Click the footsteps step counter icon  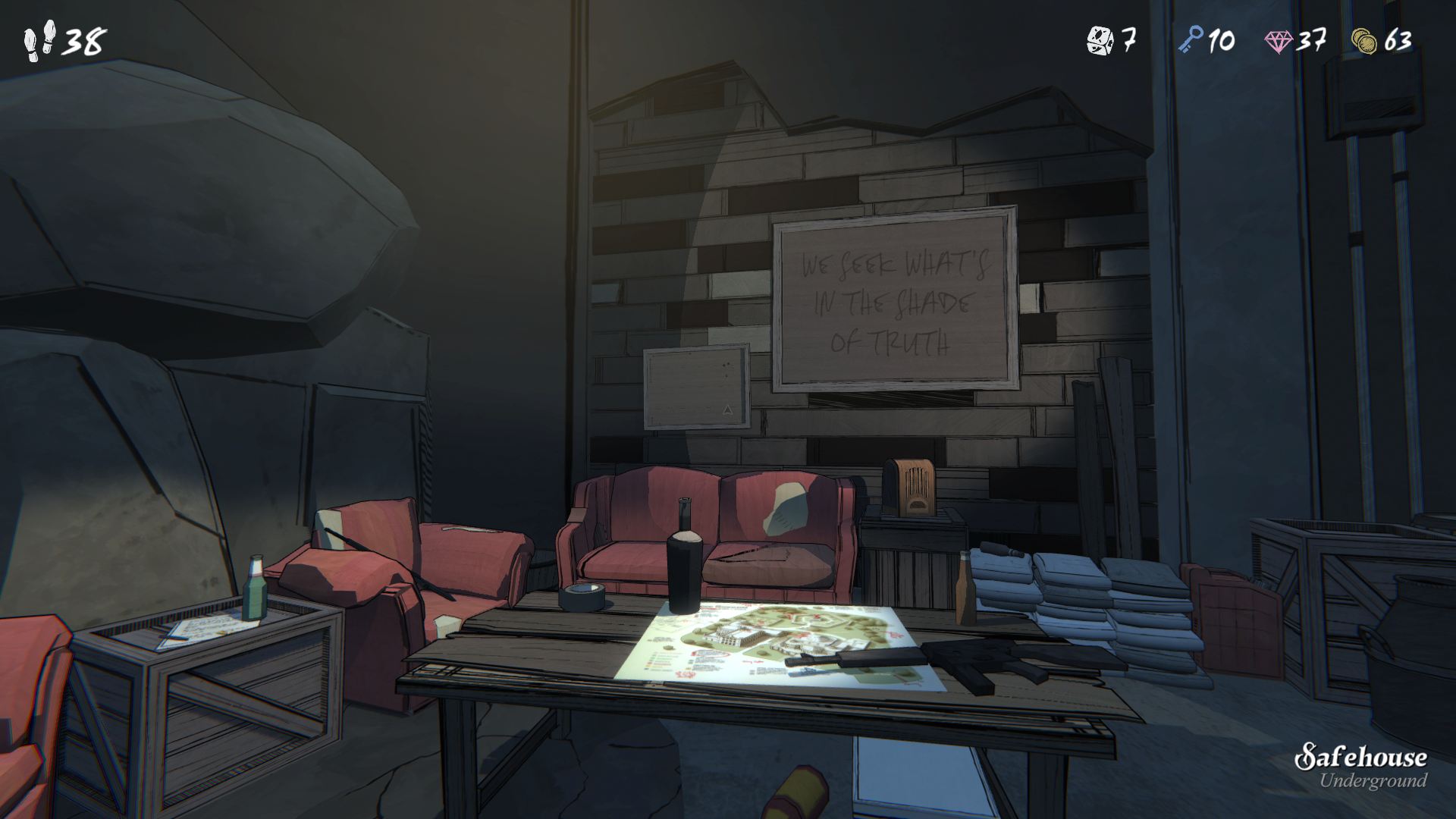click(39, 41)
